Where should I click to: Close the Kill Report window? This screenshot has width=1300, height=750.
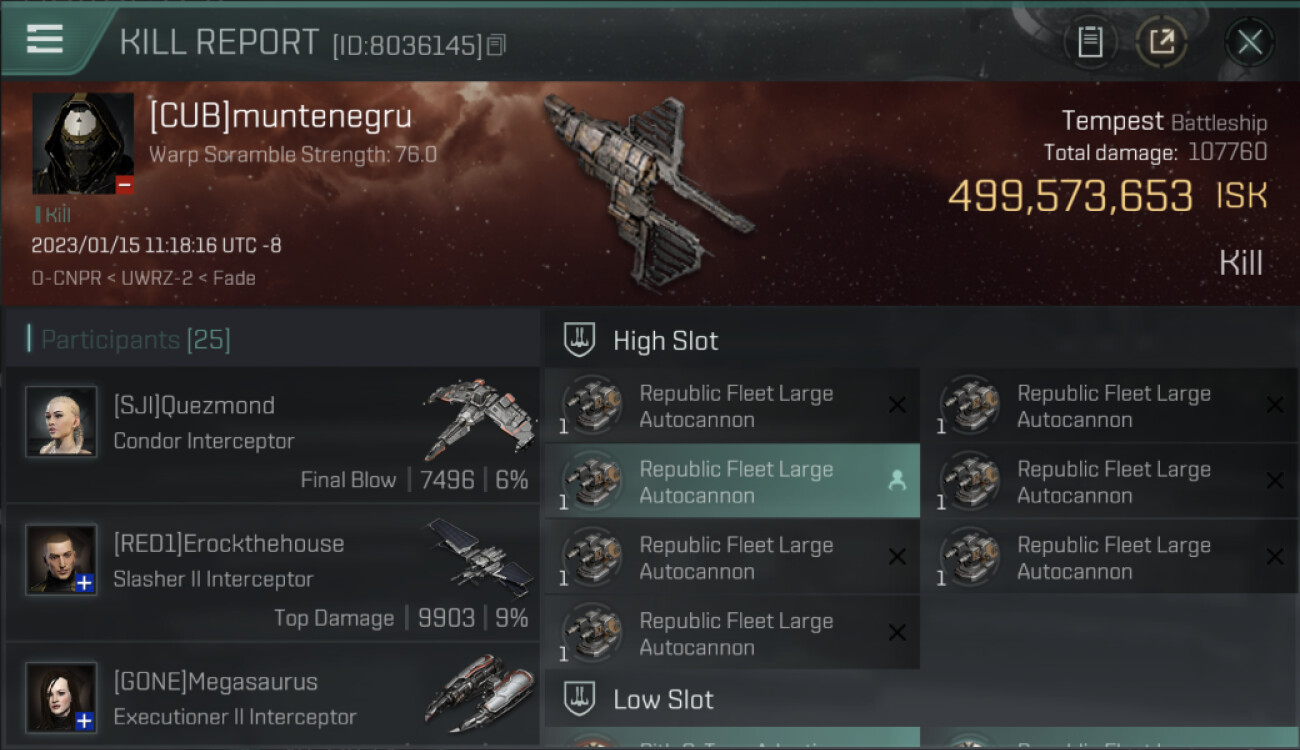(x=1249, y=42)
